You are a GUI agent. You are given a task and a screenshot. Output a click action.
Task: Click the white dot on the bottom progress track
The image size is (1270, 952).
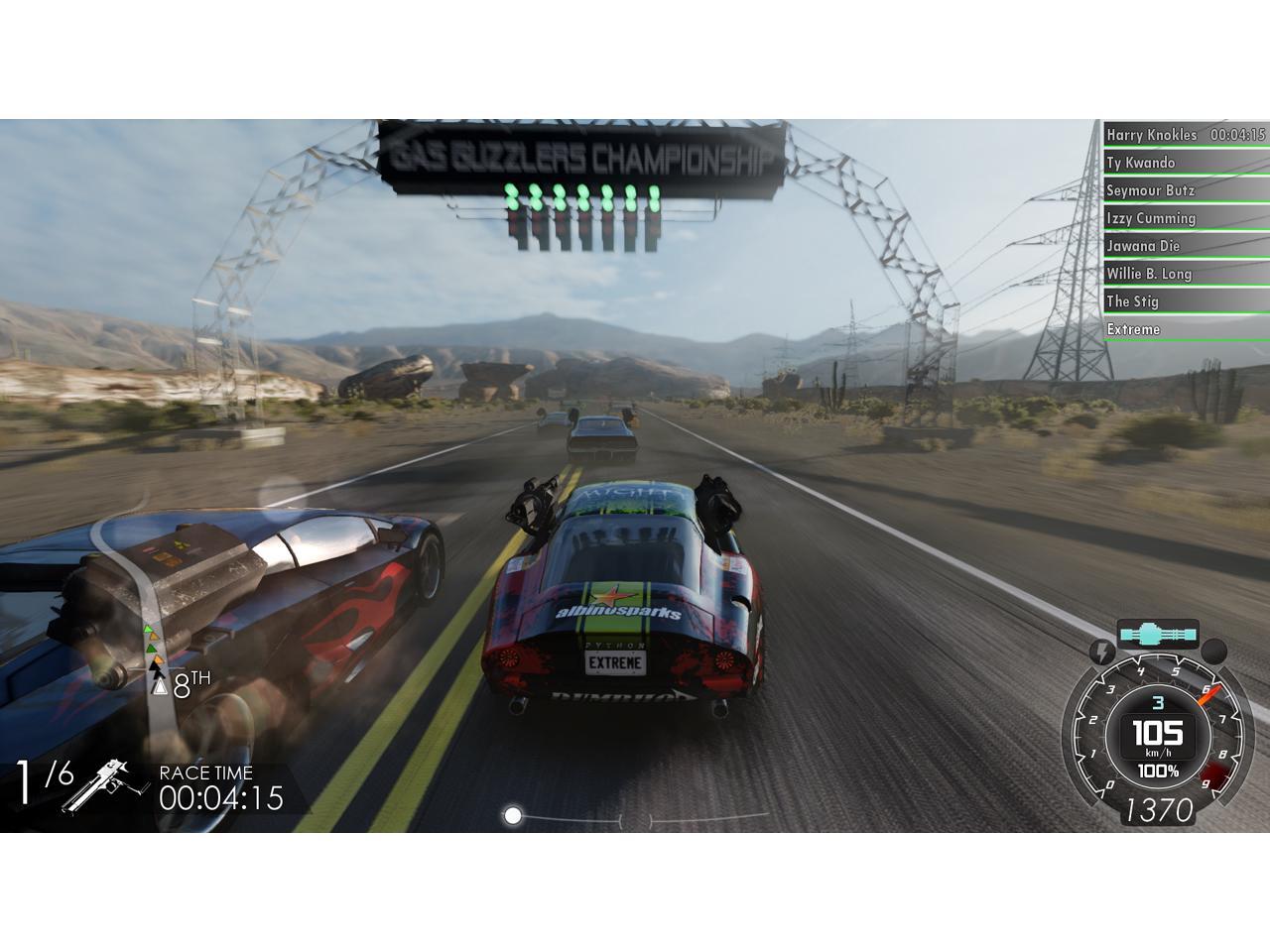click(x=512, y=815)
